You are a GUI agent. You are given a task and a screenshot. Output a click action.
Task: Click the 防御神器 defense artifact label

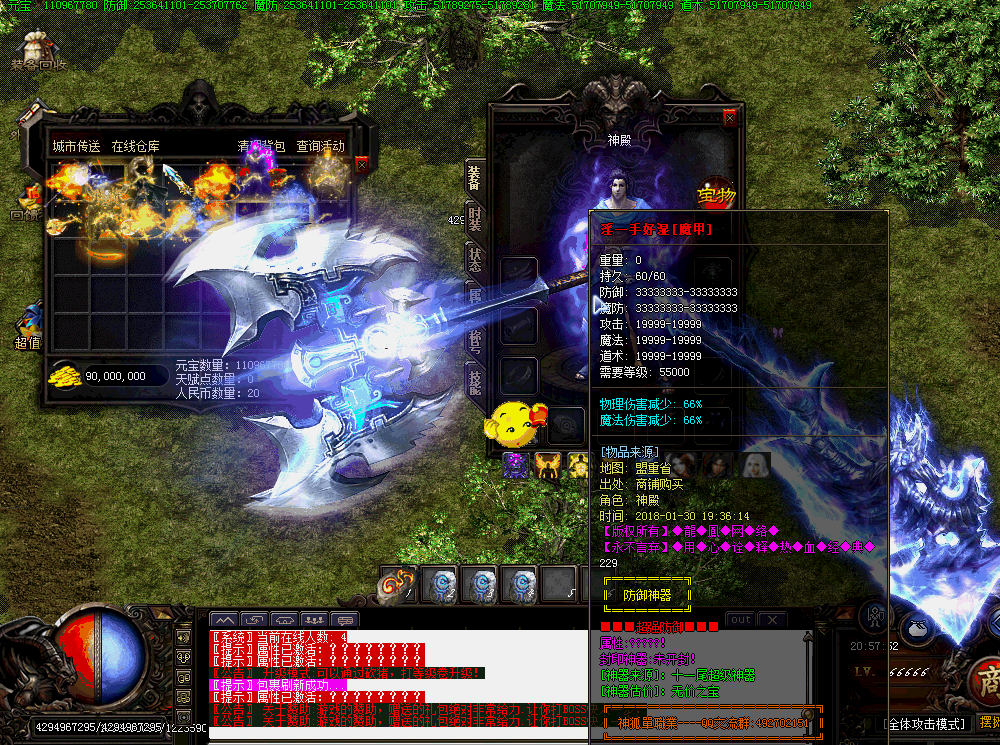coord(647,595)
